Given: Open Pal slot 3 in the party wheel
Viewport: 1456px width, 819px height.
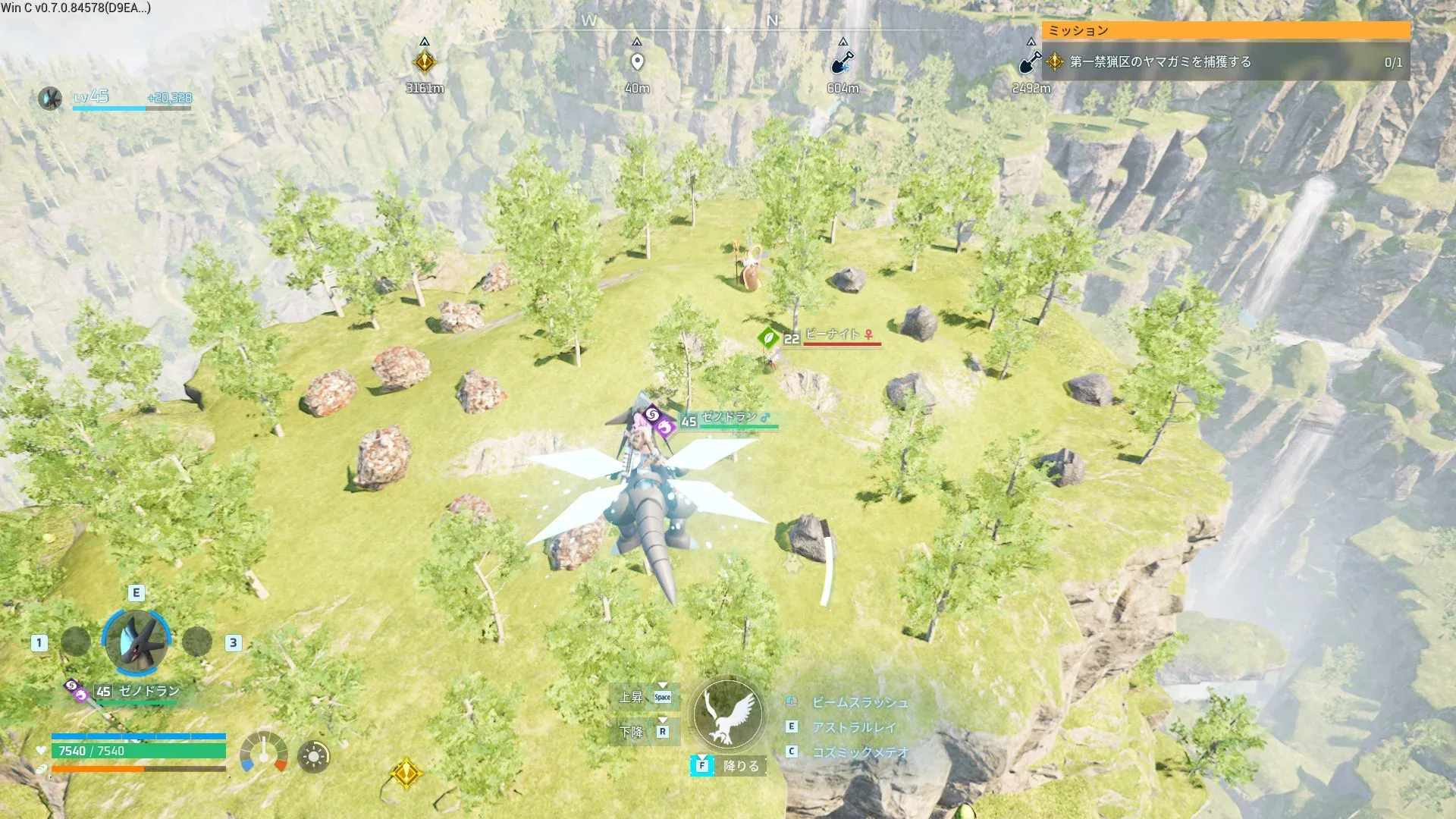Looking at the screenshot, I should point(196,642).
